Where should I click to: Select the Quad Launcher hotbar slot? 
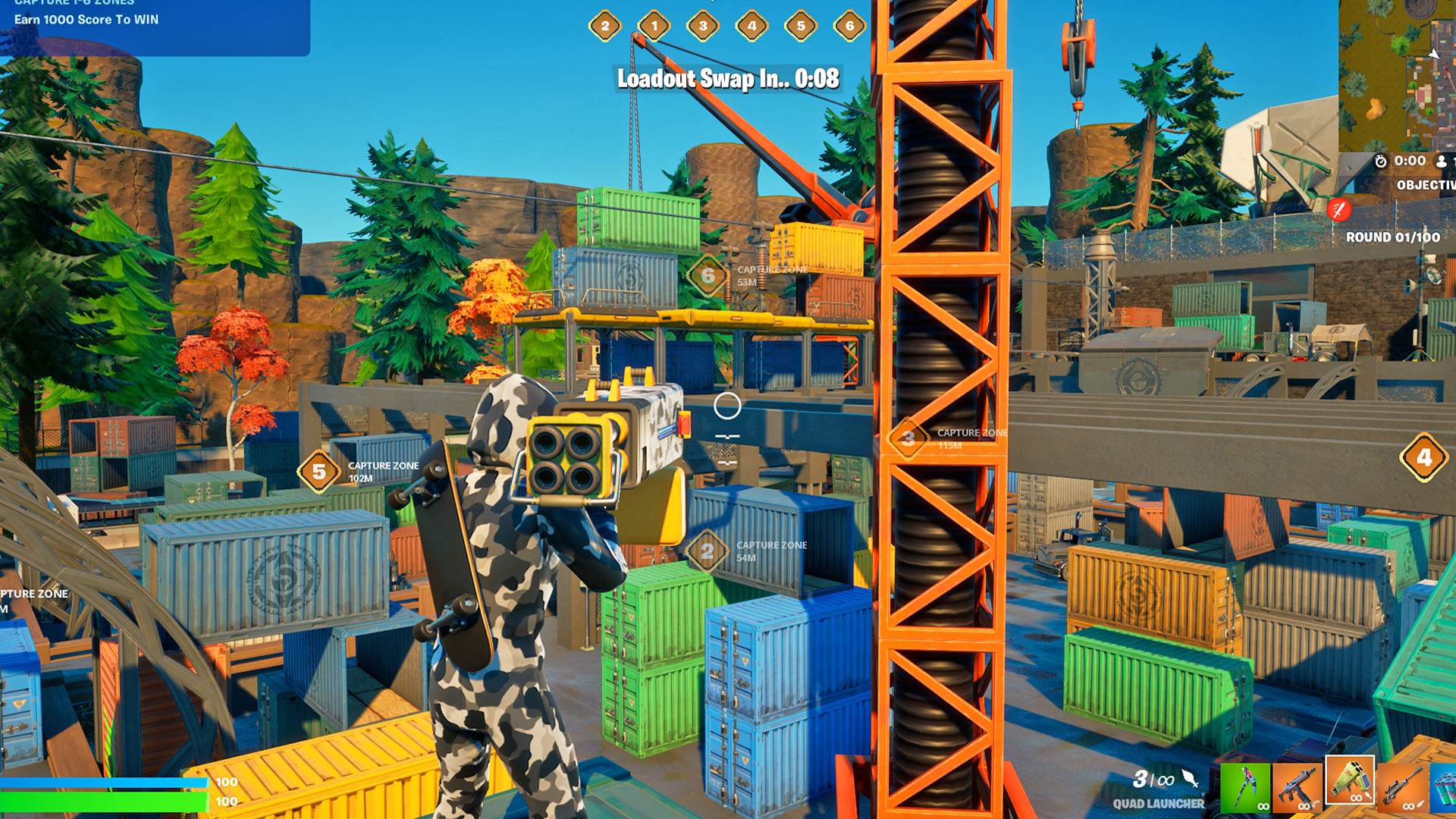pos(1350,781)
